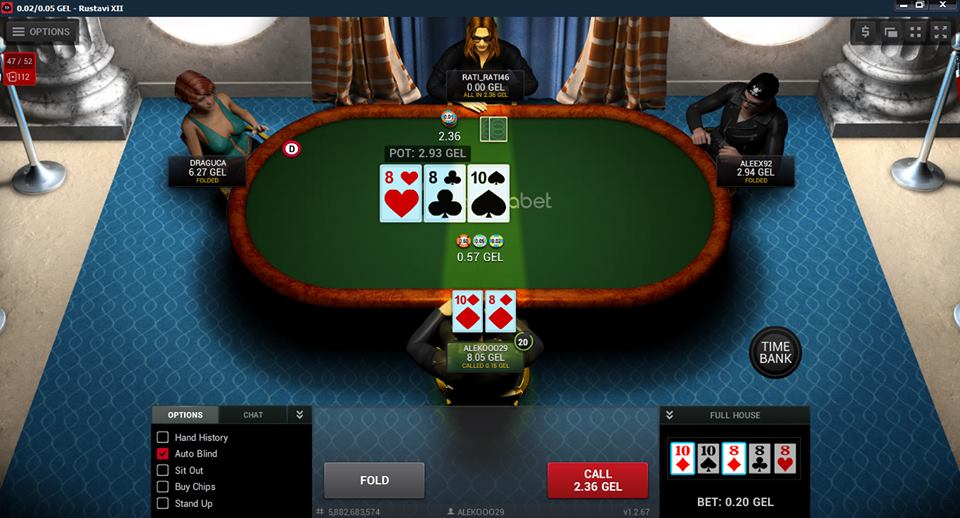960x518 pixels.
Task: Activate the Time Bank button
Action: 775,352
